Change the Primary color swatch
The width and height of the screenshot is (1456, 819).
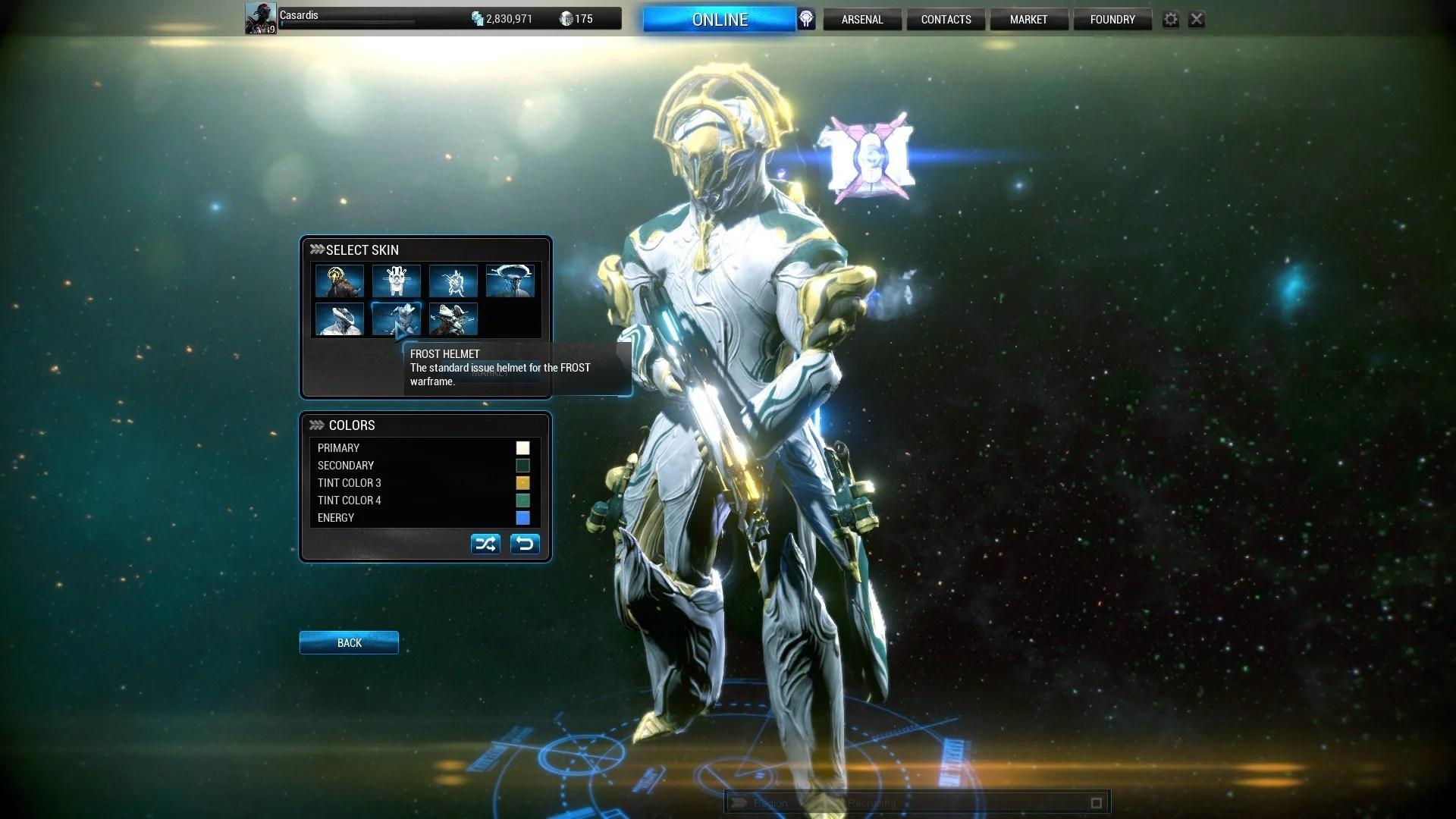[522, 448]
